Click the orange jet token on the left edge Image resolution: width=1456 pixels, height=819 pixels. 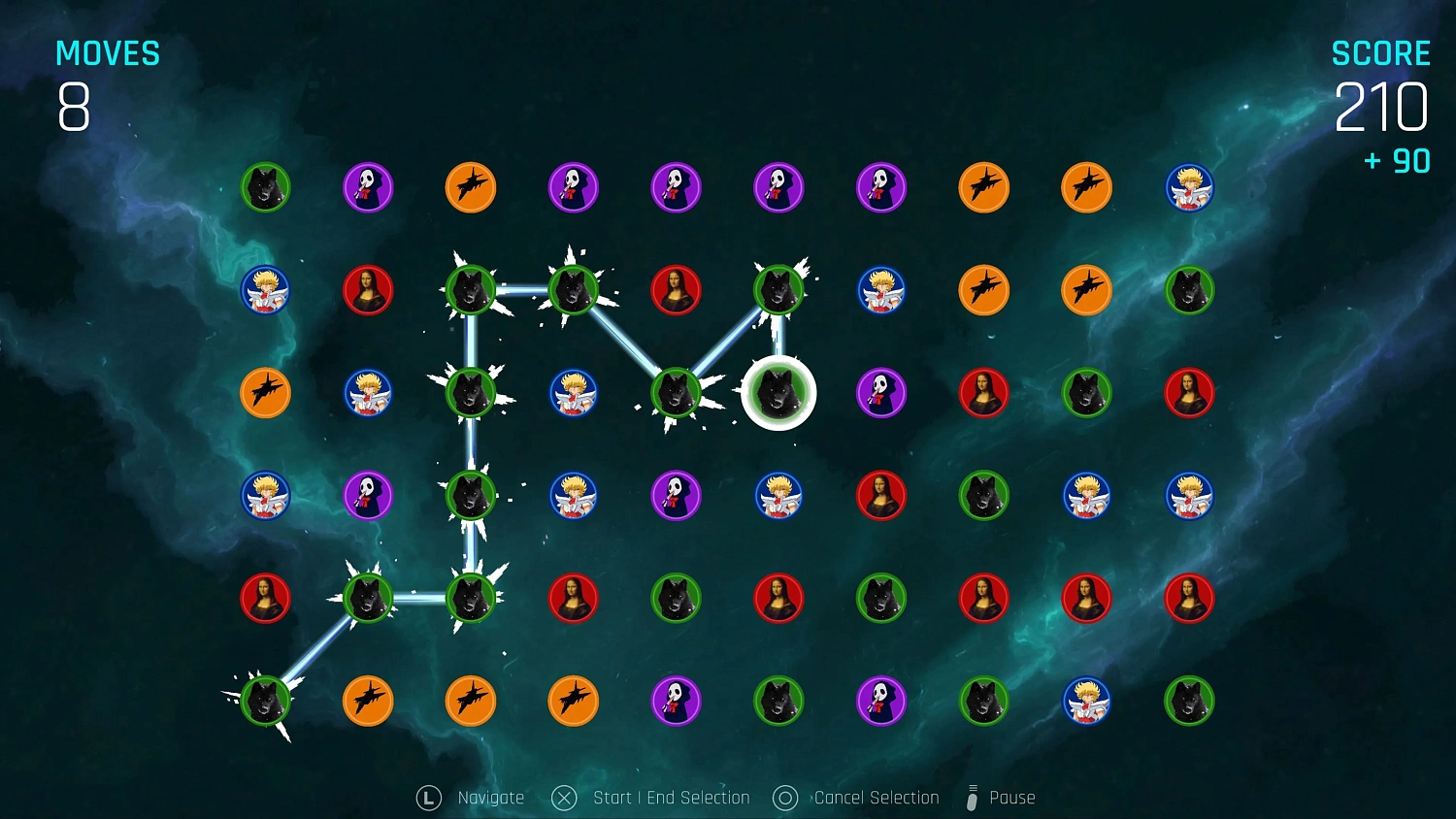[x=265, y=391]
